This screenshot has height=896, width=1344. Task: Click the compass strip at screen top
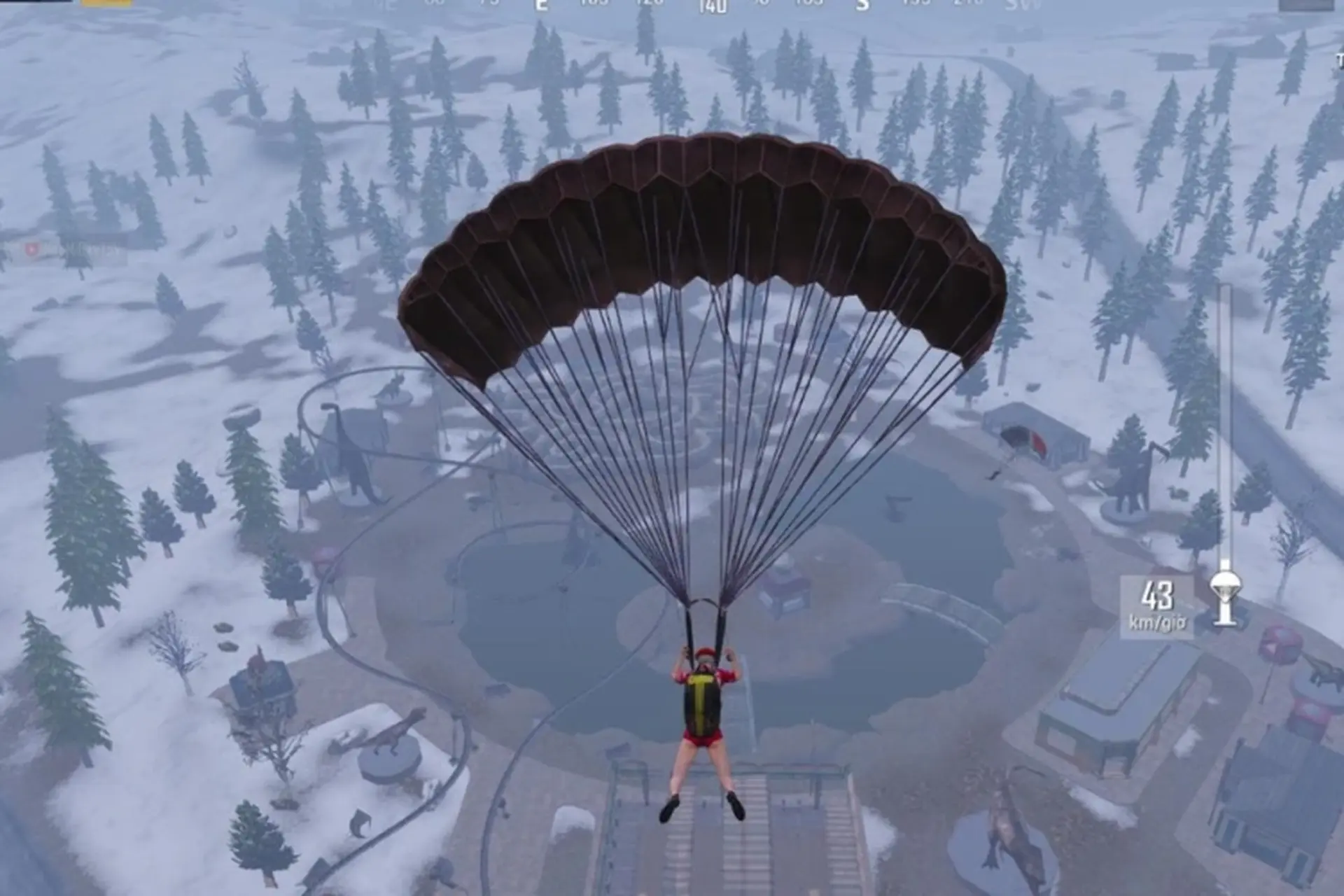[x=700, y=6]
